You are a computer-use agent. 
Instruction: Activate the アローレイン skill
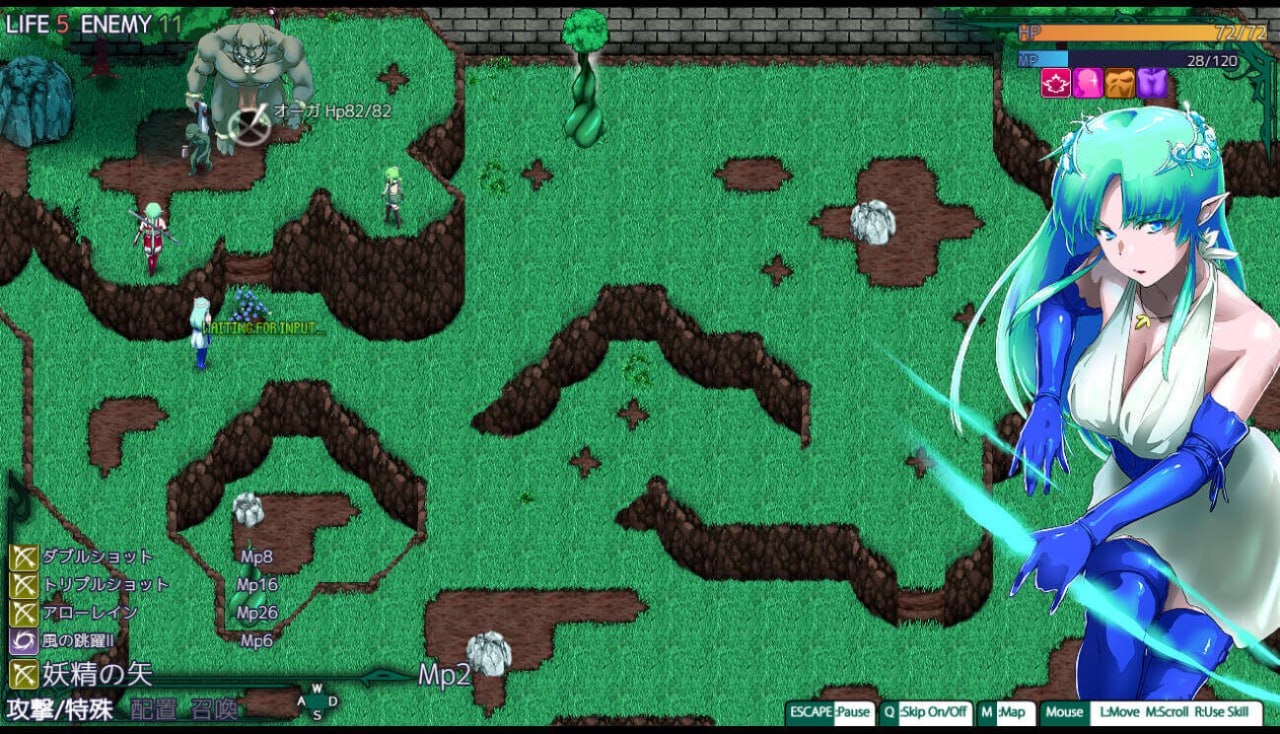click(x=77, y=612)
